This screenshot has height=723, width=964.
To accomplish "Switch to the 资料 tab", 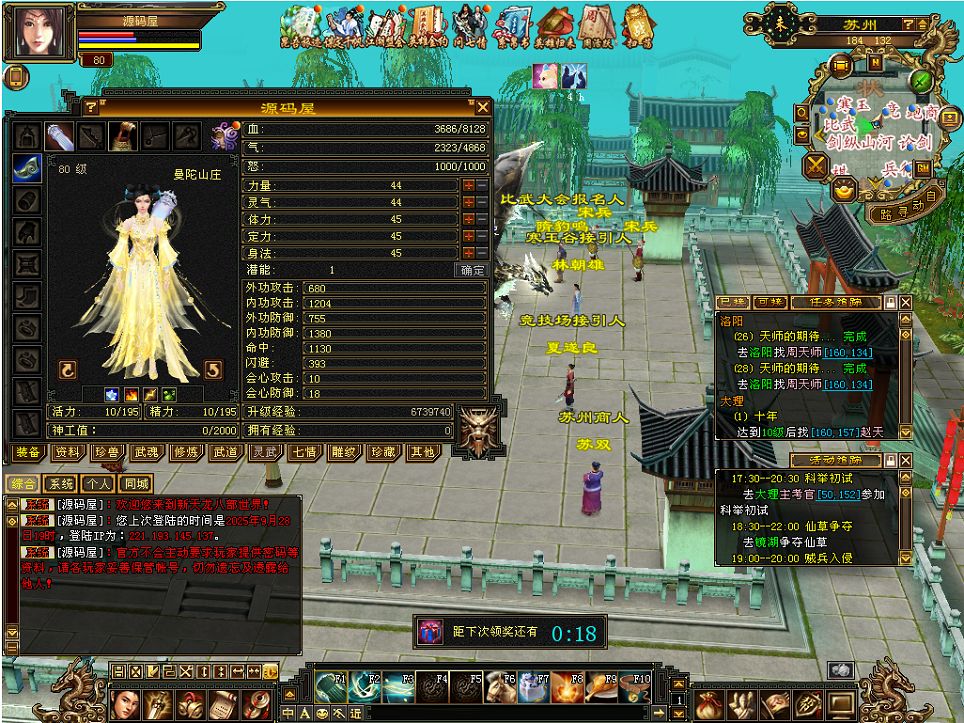I will point(68,452).
